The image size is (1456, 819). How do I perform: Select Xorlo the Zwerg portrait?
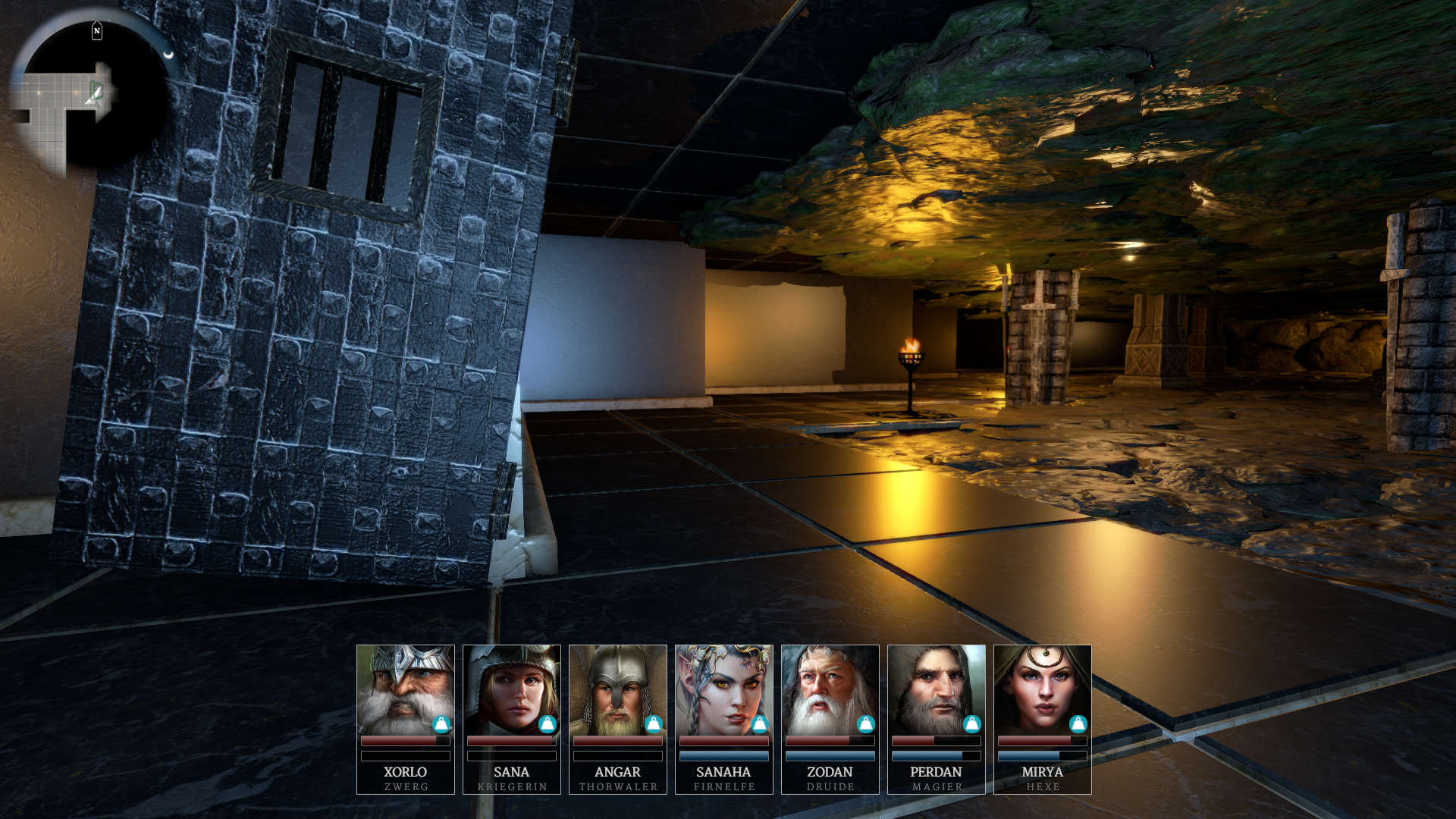point(405,689)
